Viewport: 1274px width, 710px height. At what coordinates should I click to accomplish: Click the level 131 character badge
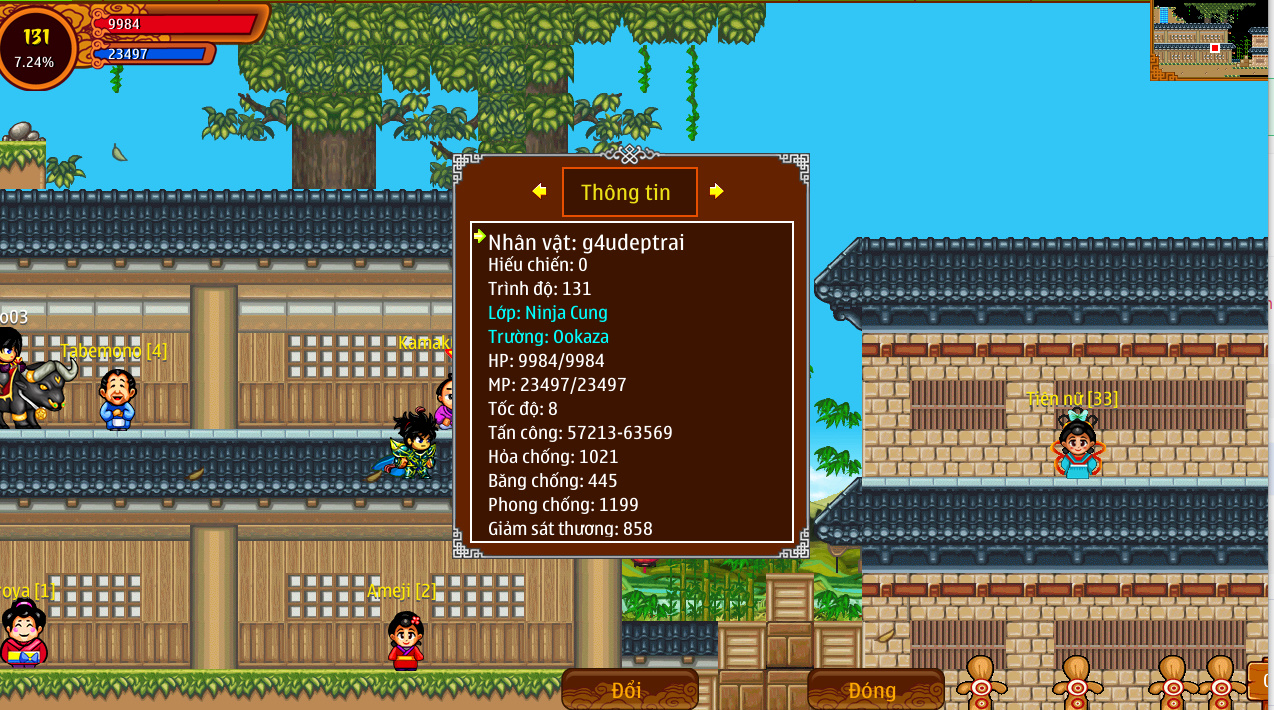[x=37, y=46]
